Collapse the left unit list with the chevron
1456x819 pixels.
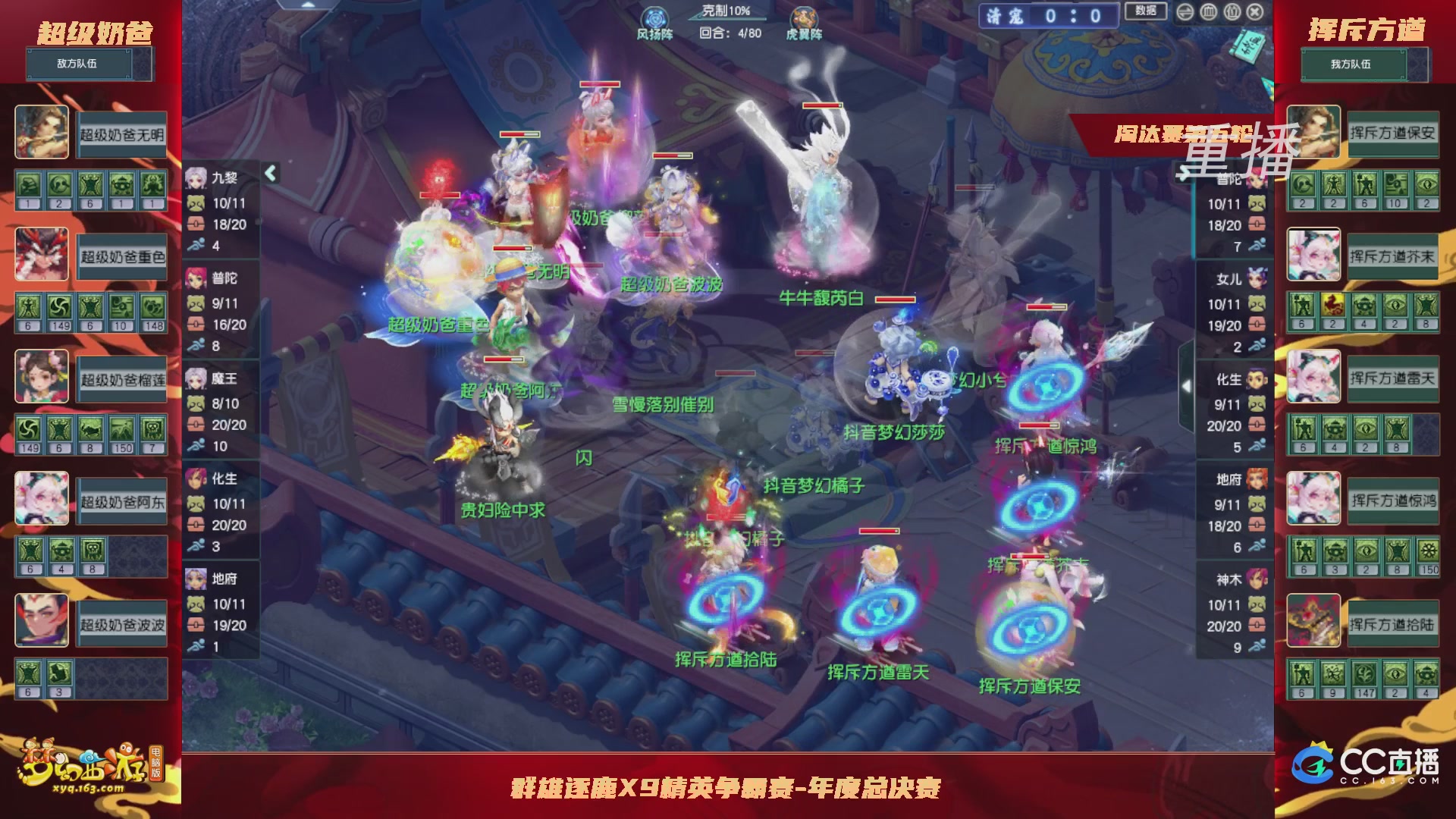pos(268,173)
